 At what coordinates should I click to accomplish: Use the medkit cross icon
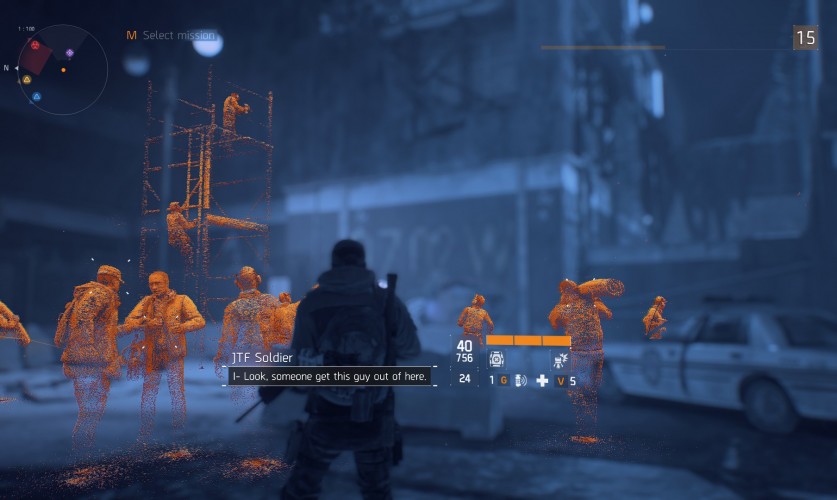(542, 380)
